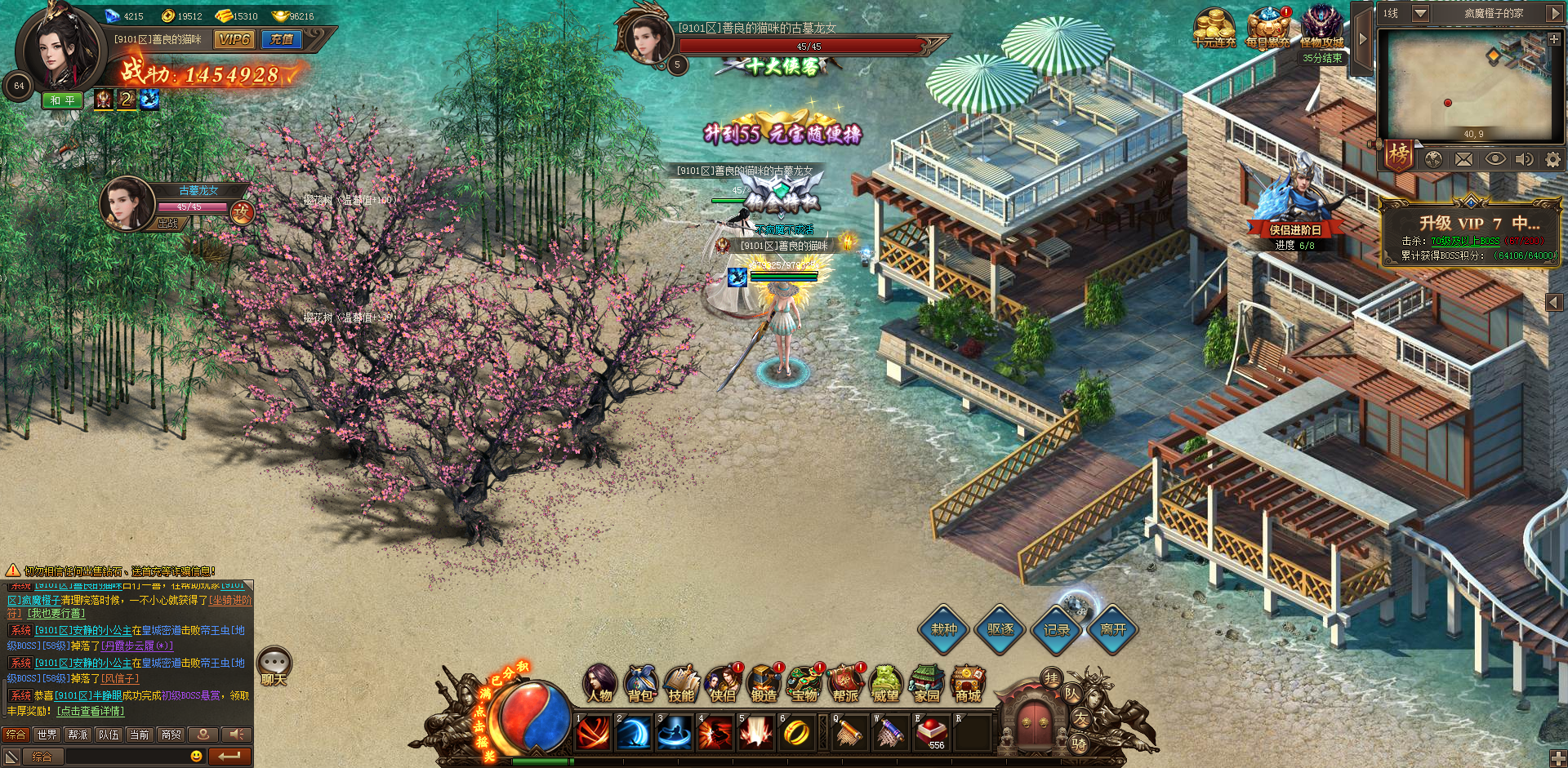This screenshot has height=768, width=1568.
Task: Open the 怪物攻城 monster siege event
Action: tap(1321, 28)
